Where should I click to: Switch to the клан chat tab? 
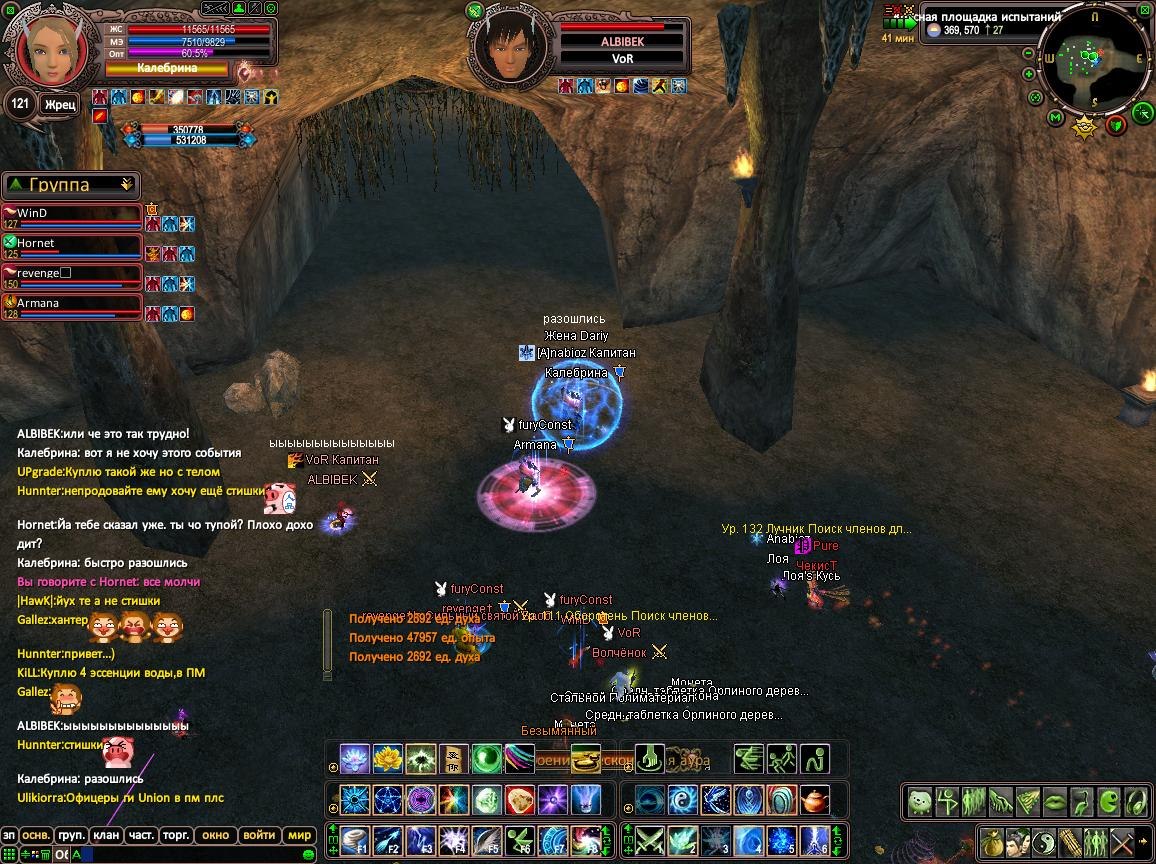(106, 835)
